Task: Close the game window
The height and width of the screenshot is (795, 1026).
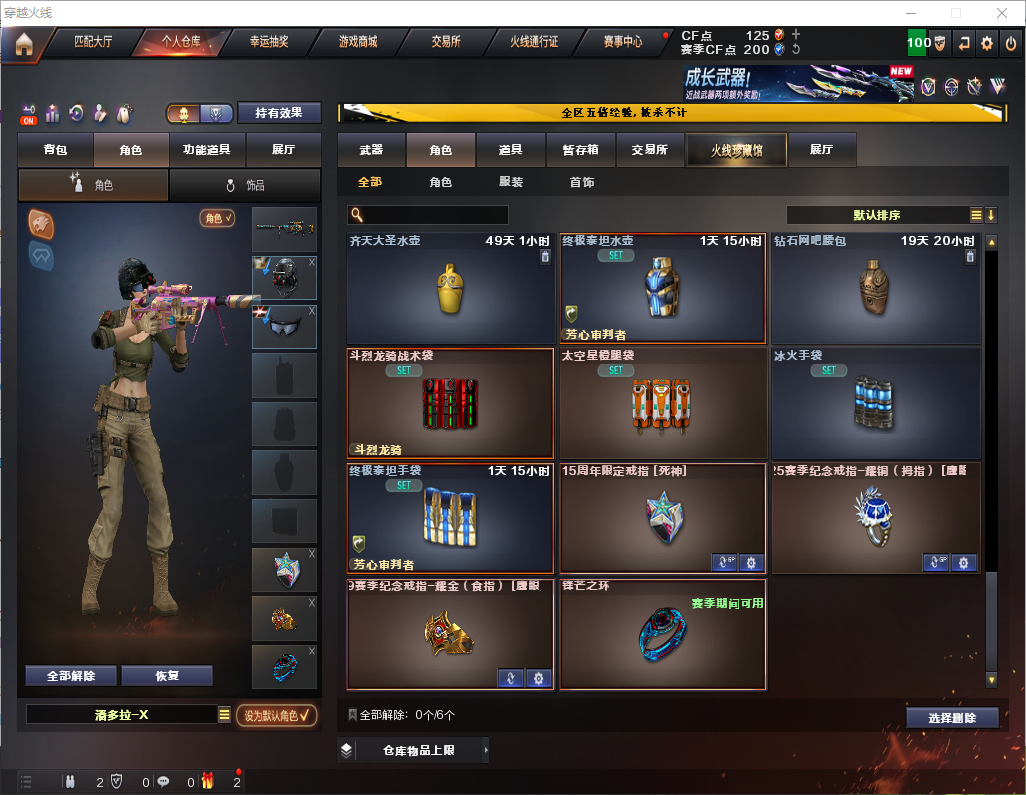Action: pos(1002,13)
